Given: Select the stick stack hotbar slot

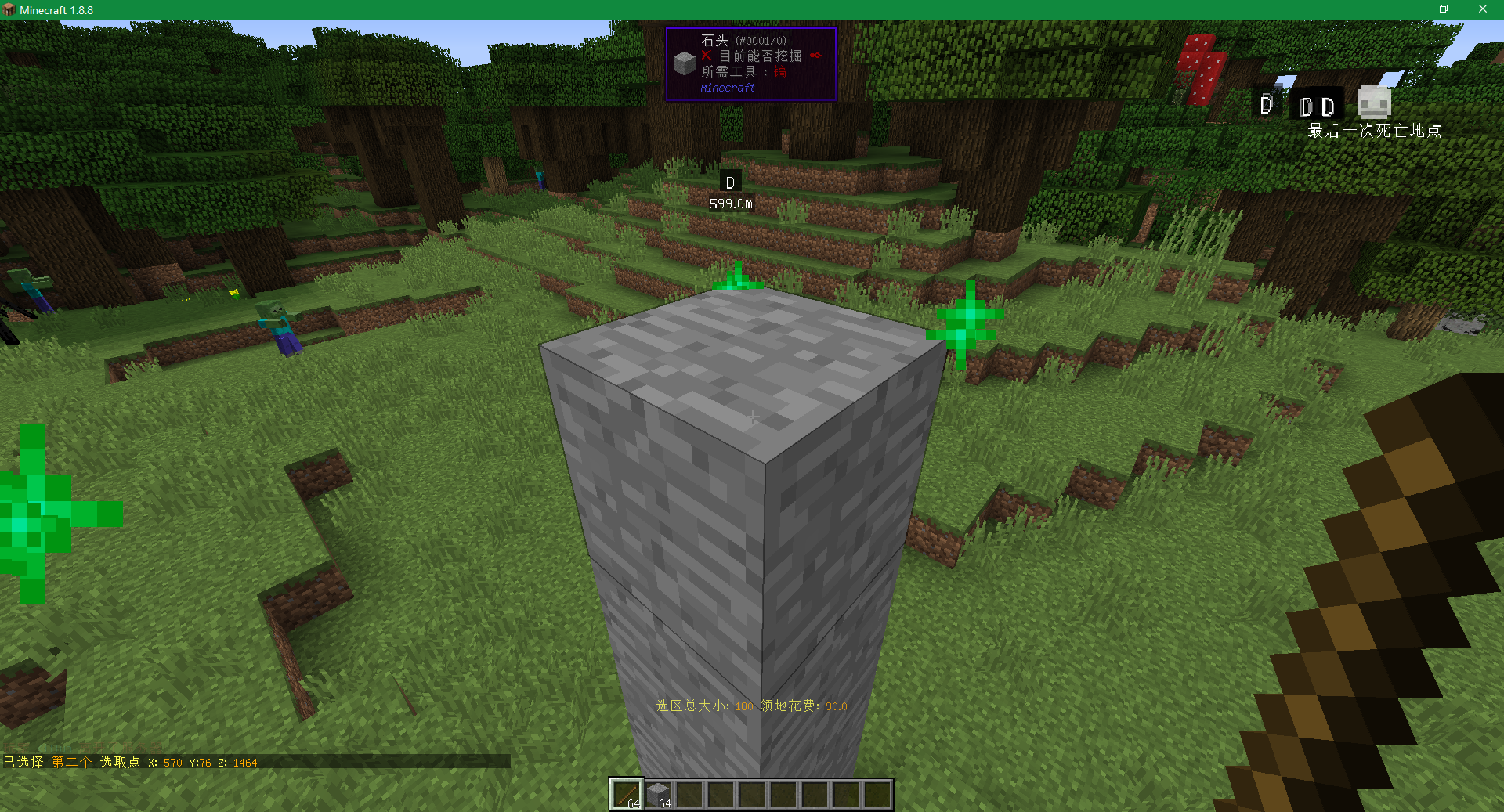Looking at the screenshot, I should [627, 795].
